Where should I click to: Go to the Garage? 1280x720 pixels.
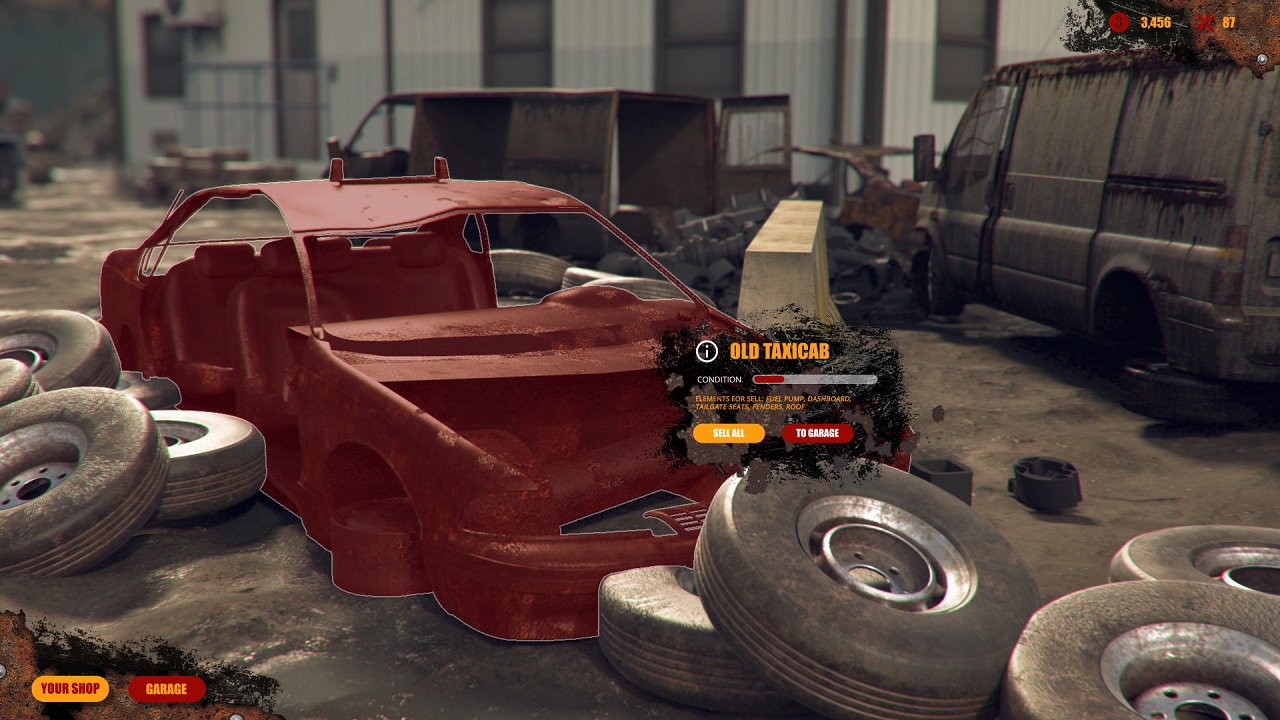[166, 689]
